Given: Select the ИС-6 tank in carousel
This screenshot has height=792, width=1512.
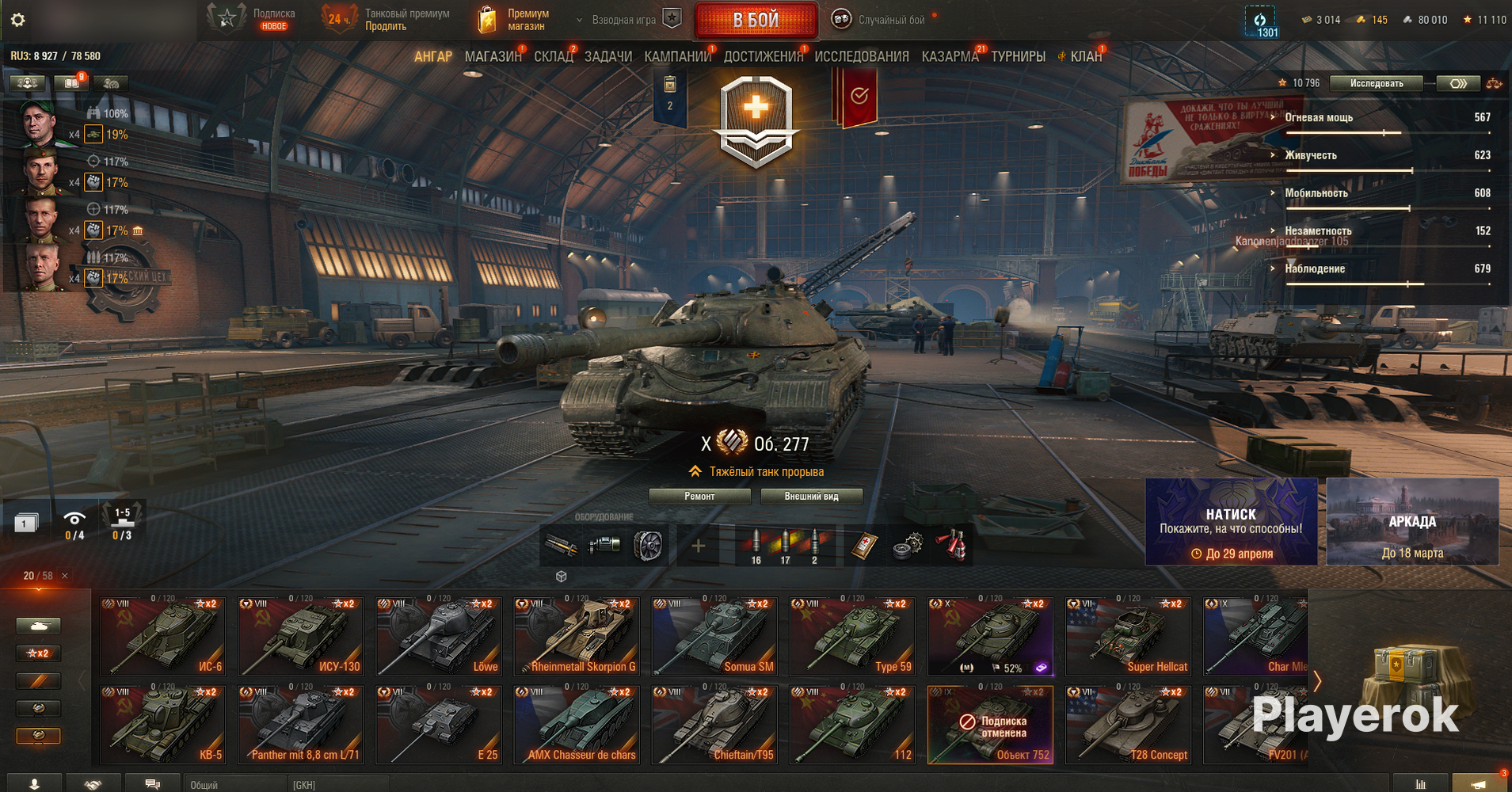Looking at the screenshot, I should point(163,636).
